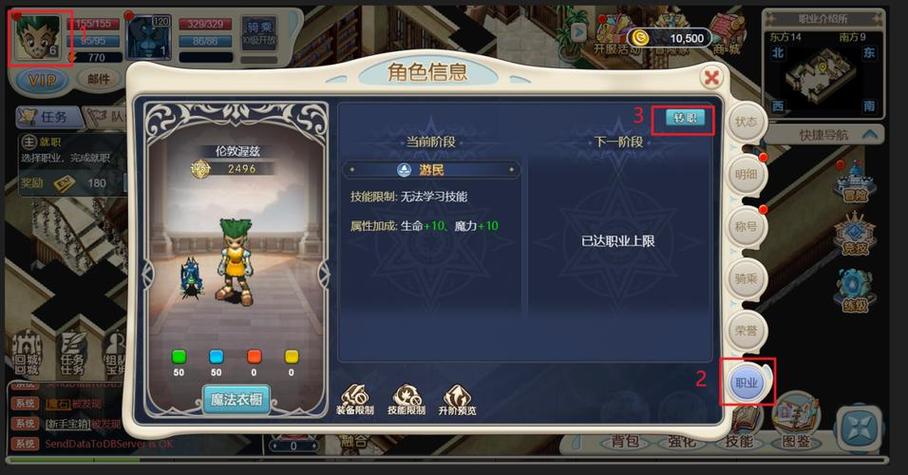Open the 荣誉 honor tab

point(746,330)
